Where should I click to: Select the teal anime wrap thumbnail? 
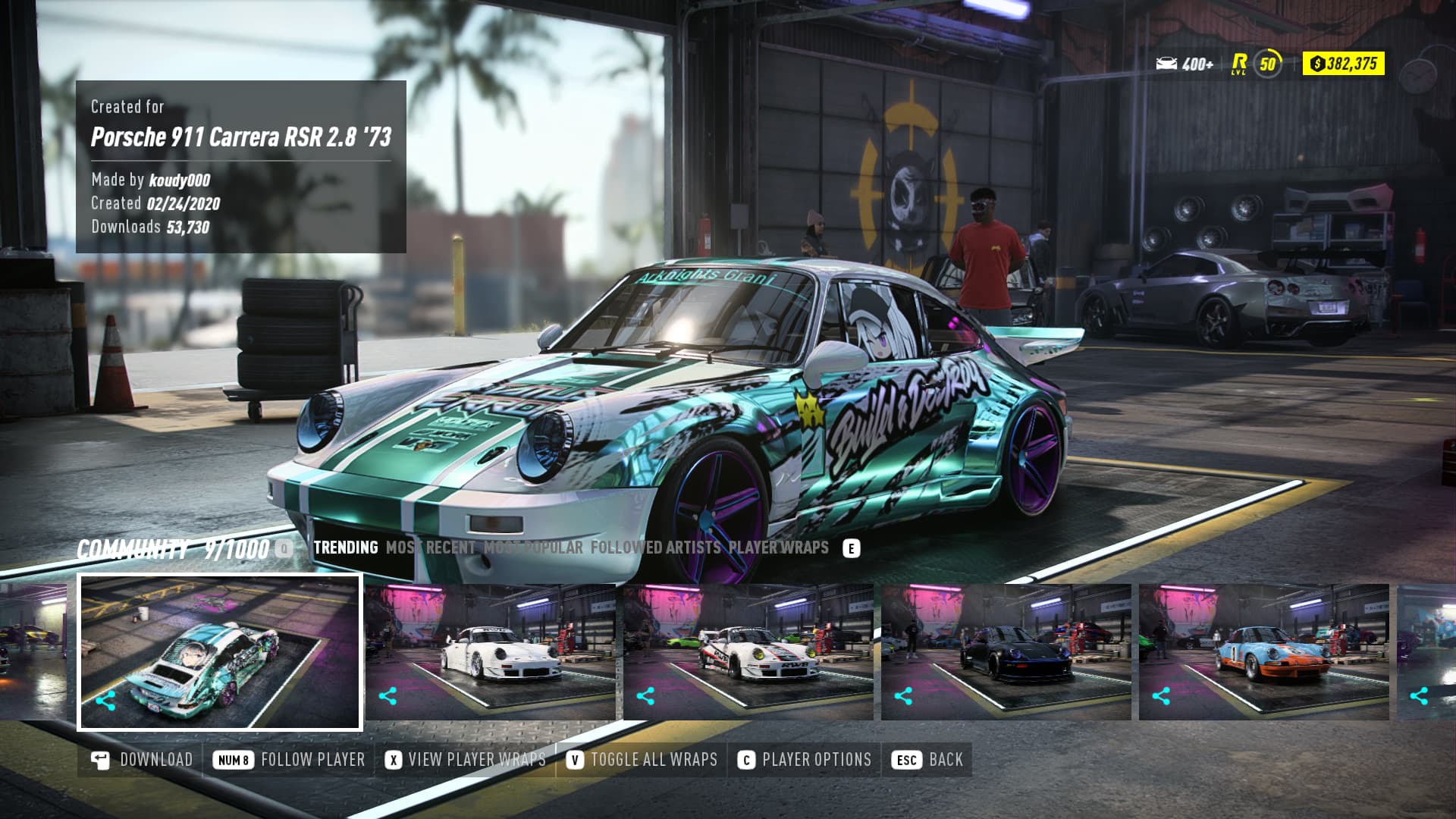coord(220,652)
